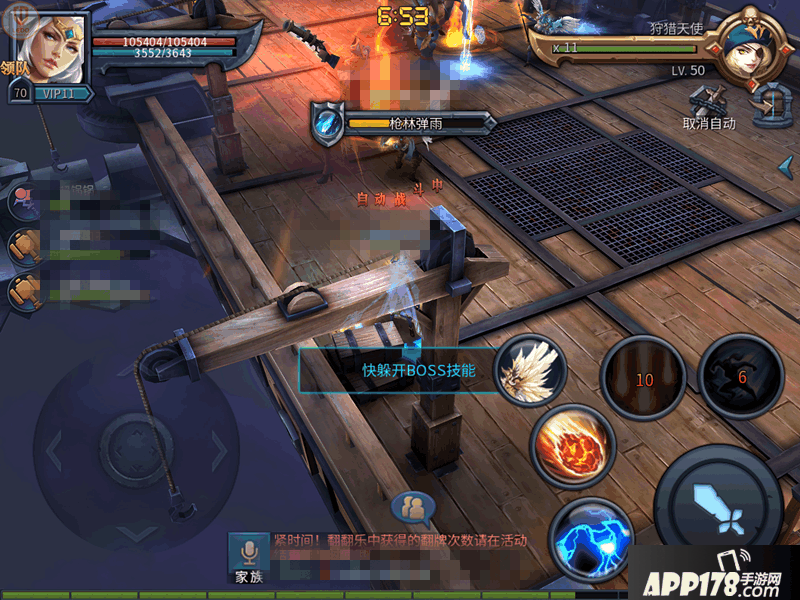Click the exit door icon
The height and width of the screenshot is (600, 800).
pos(770,105)
